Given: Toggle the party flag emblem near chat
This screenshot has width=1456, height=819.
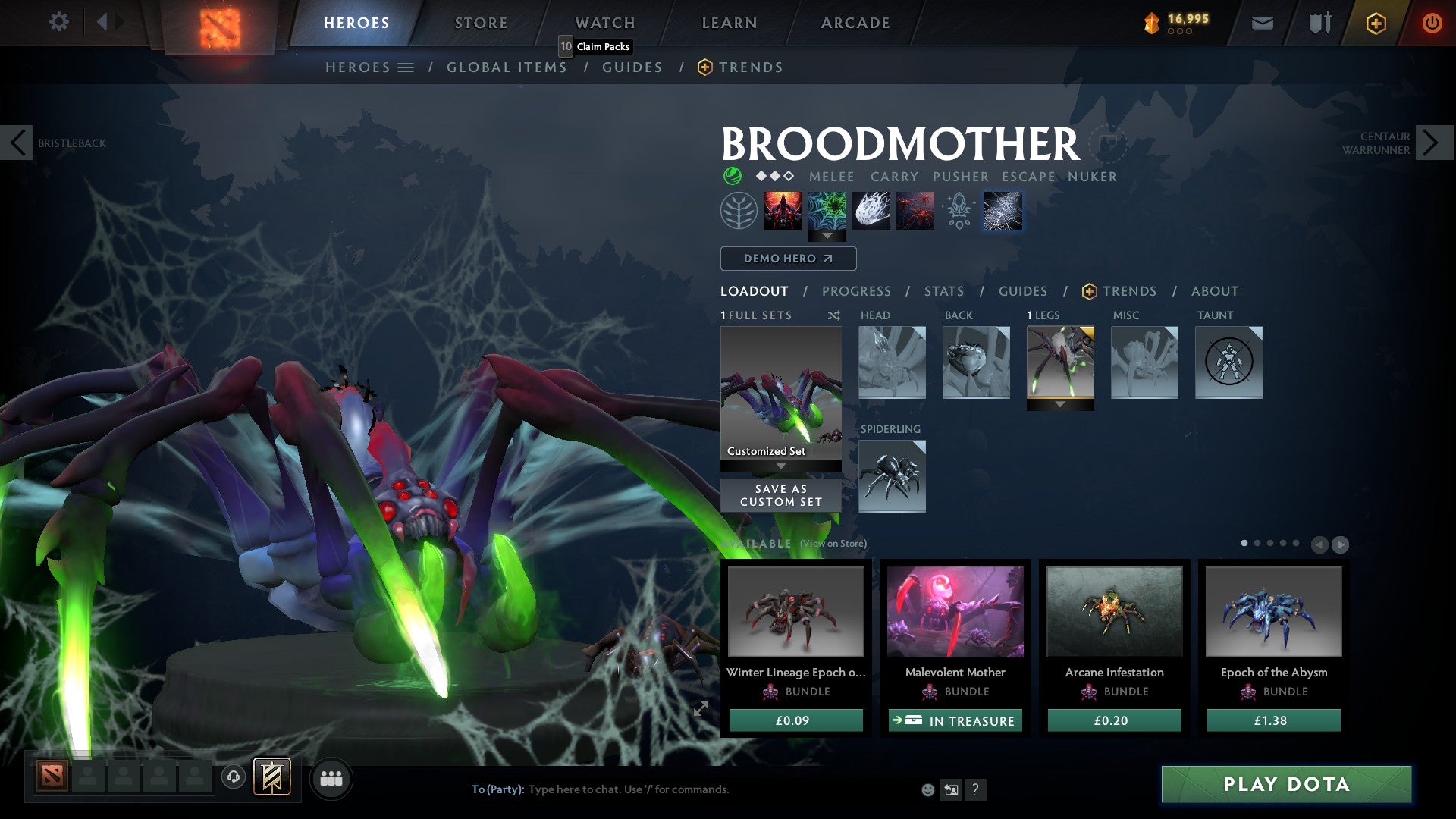Looking at the screenshot, I should (274, 778).
